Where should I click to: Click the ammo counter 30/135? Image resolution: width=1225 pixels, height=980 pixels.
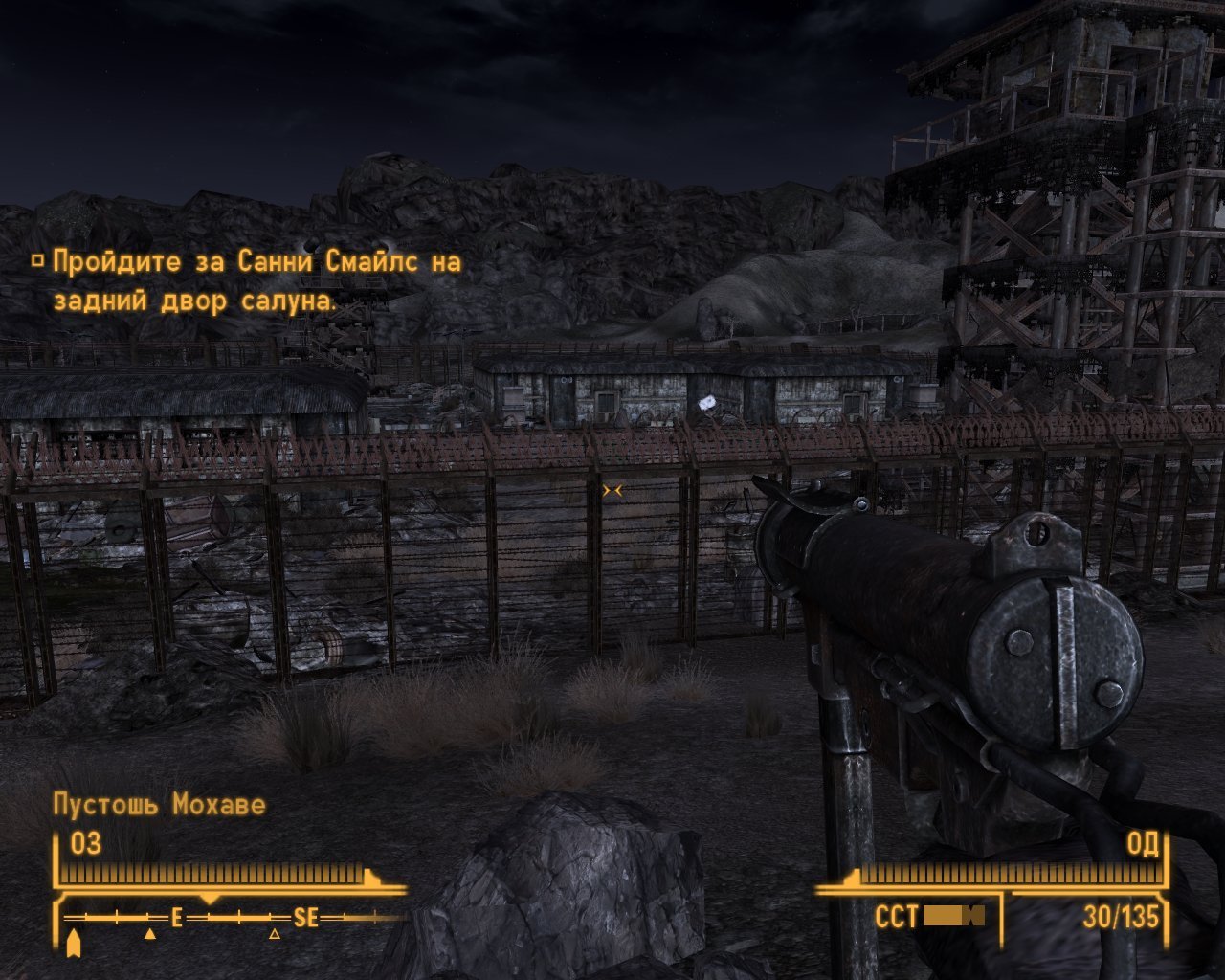1118,917
